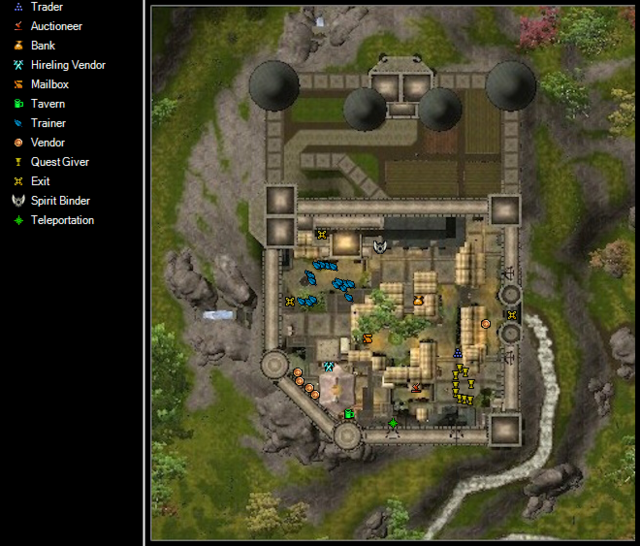The image size is (640, 546).
Task: Select the blue trader marker on the map
Action: click(458, 352)
